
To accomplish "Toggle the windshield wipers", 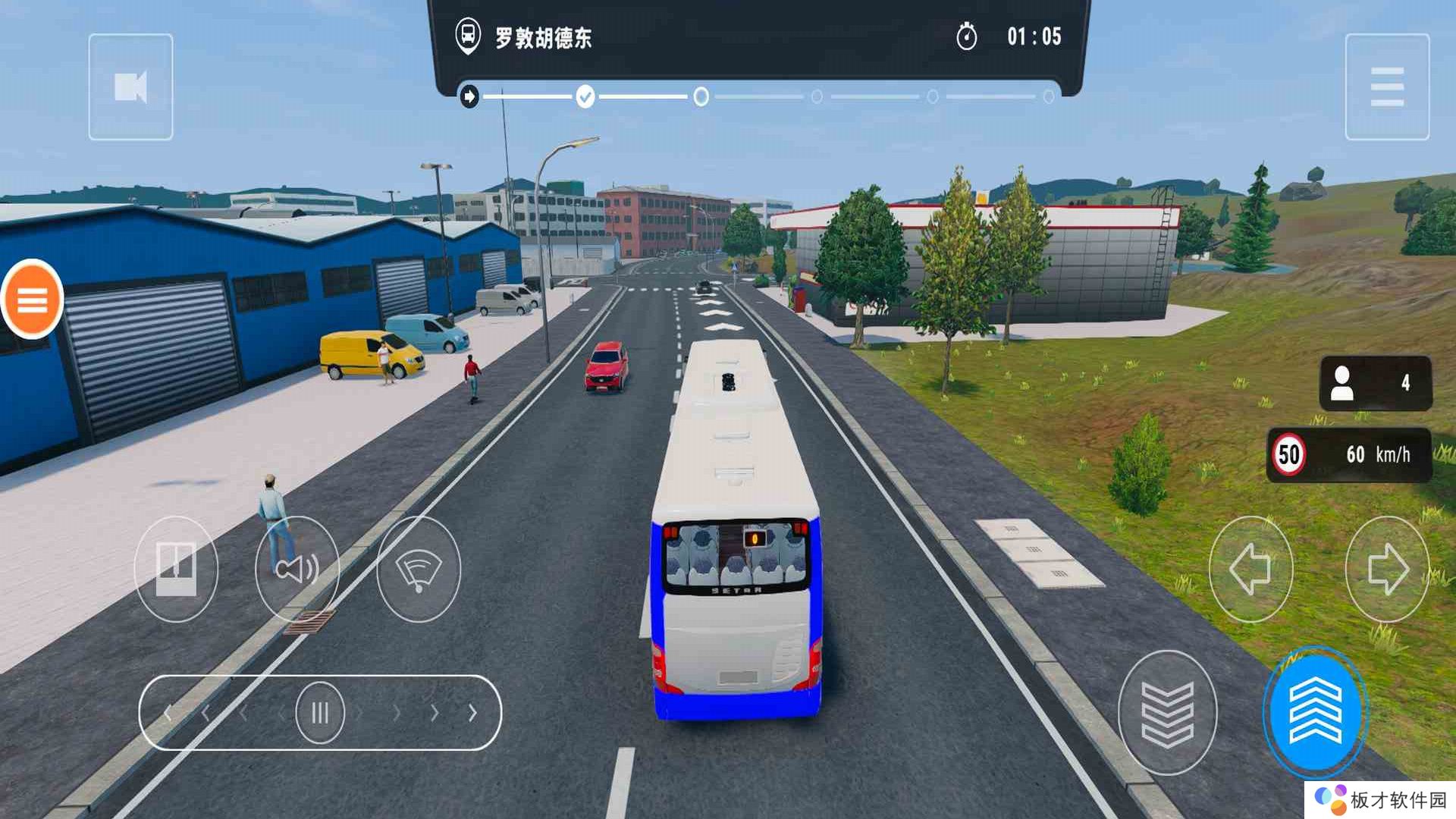I will click(419, 569).
